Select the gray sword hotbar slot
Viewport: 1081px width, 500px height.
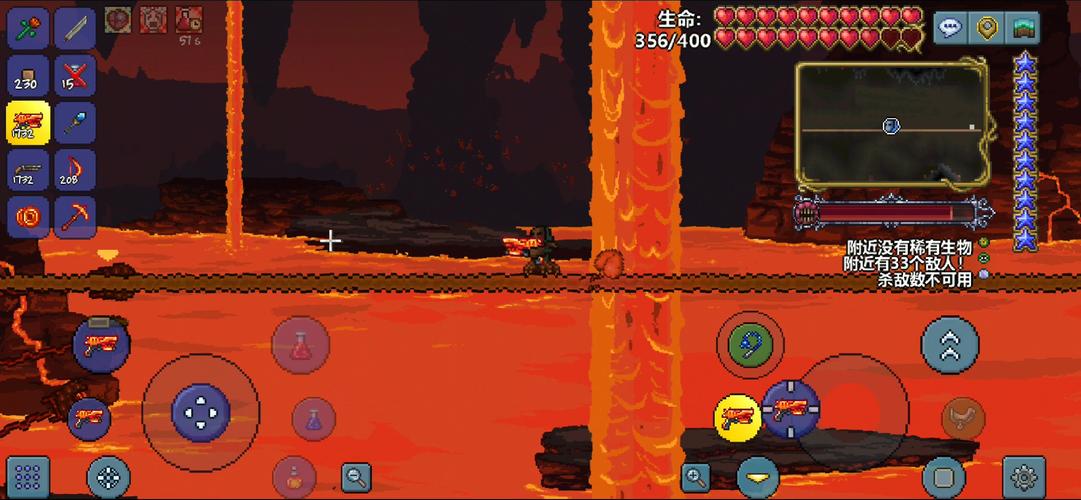(x=75, y=28)
